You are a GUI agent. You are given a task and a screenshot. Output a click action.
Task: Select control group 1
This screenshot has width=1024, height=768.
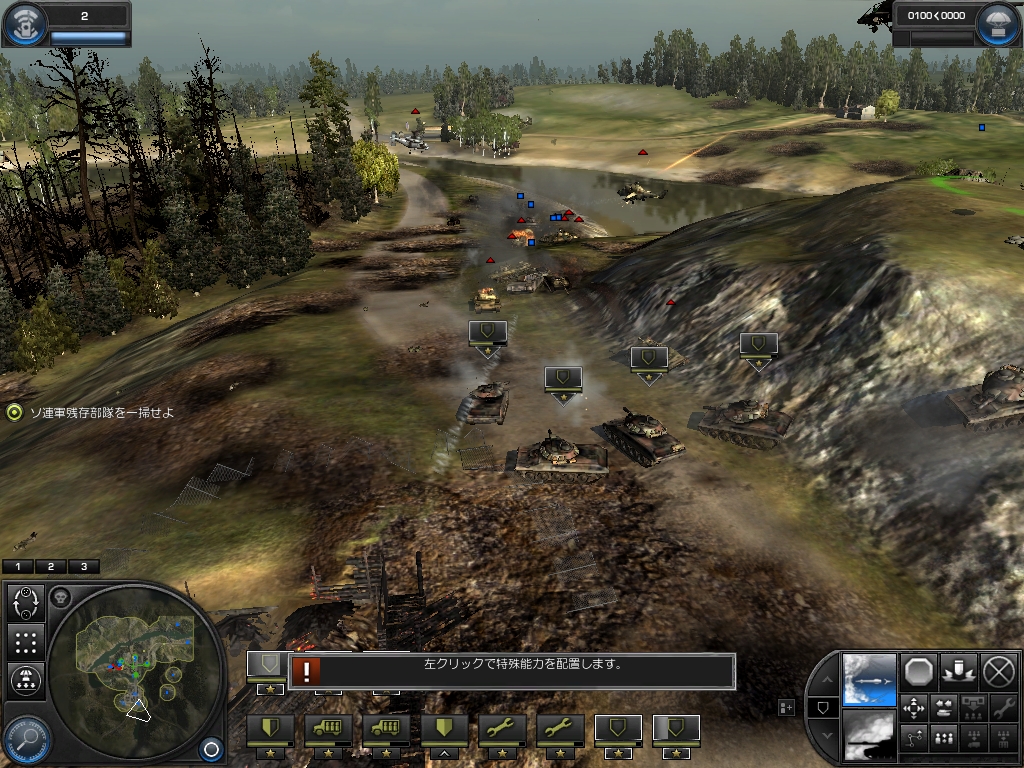pyautogui.click(x=19, y=567)
